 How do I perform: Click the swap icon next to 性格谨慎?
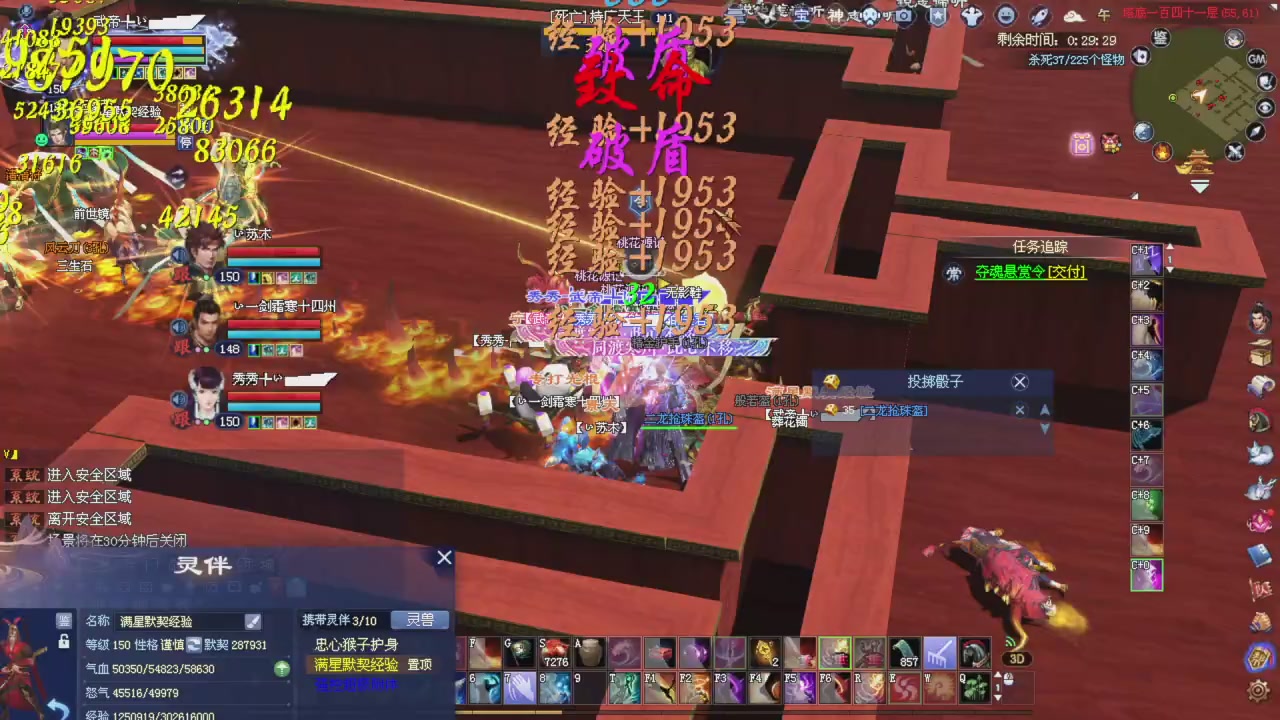click(194, 644)
